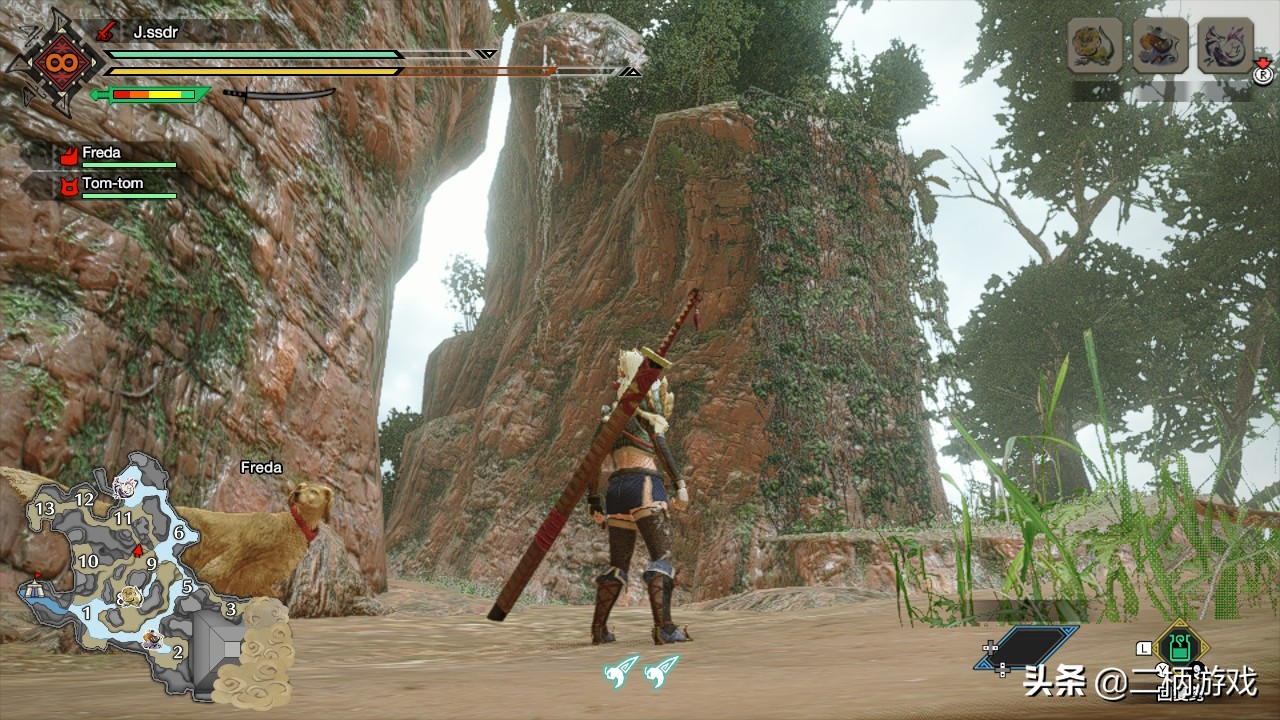Choose the orange and blue monster icon
Viewport: 1280px width, 720px height.
point(1160,45)
